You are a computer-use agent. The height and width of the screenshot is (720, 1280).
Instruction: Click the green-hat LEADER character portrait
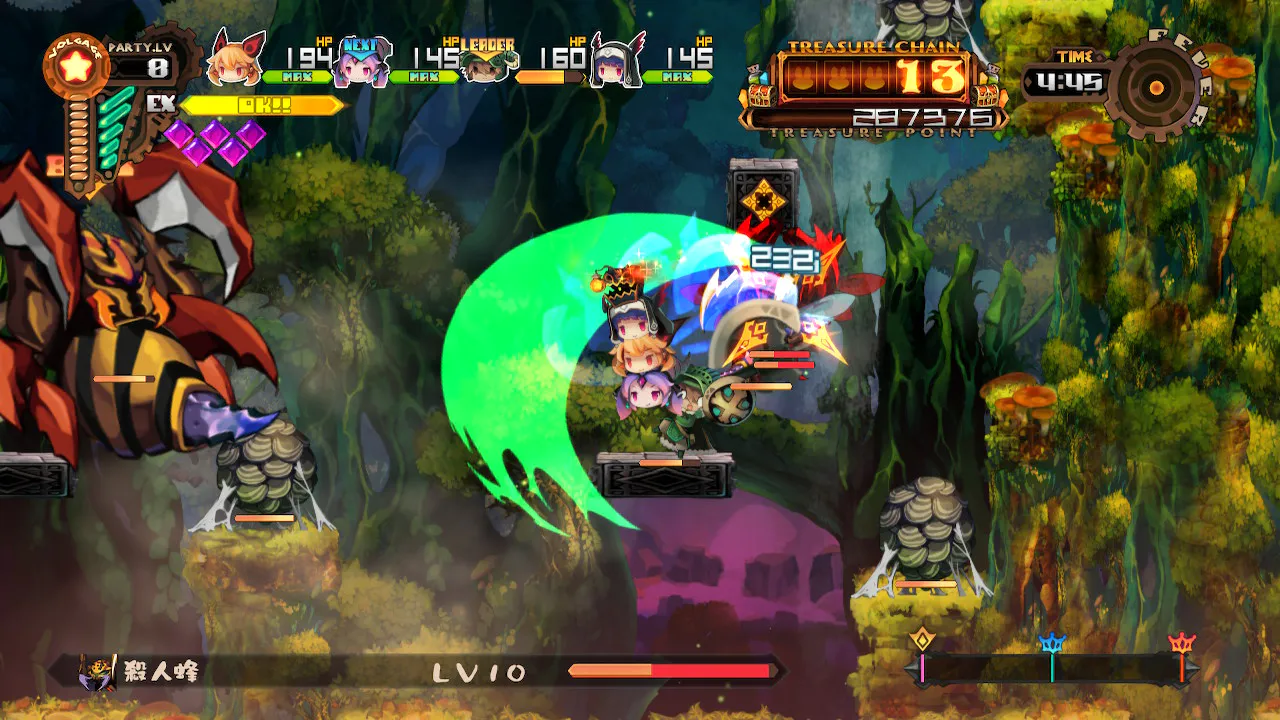[488, 62]
